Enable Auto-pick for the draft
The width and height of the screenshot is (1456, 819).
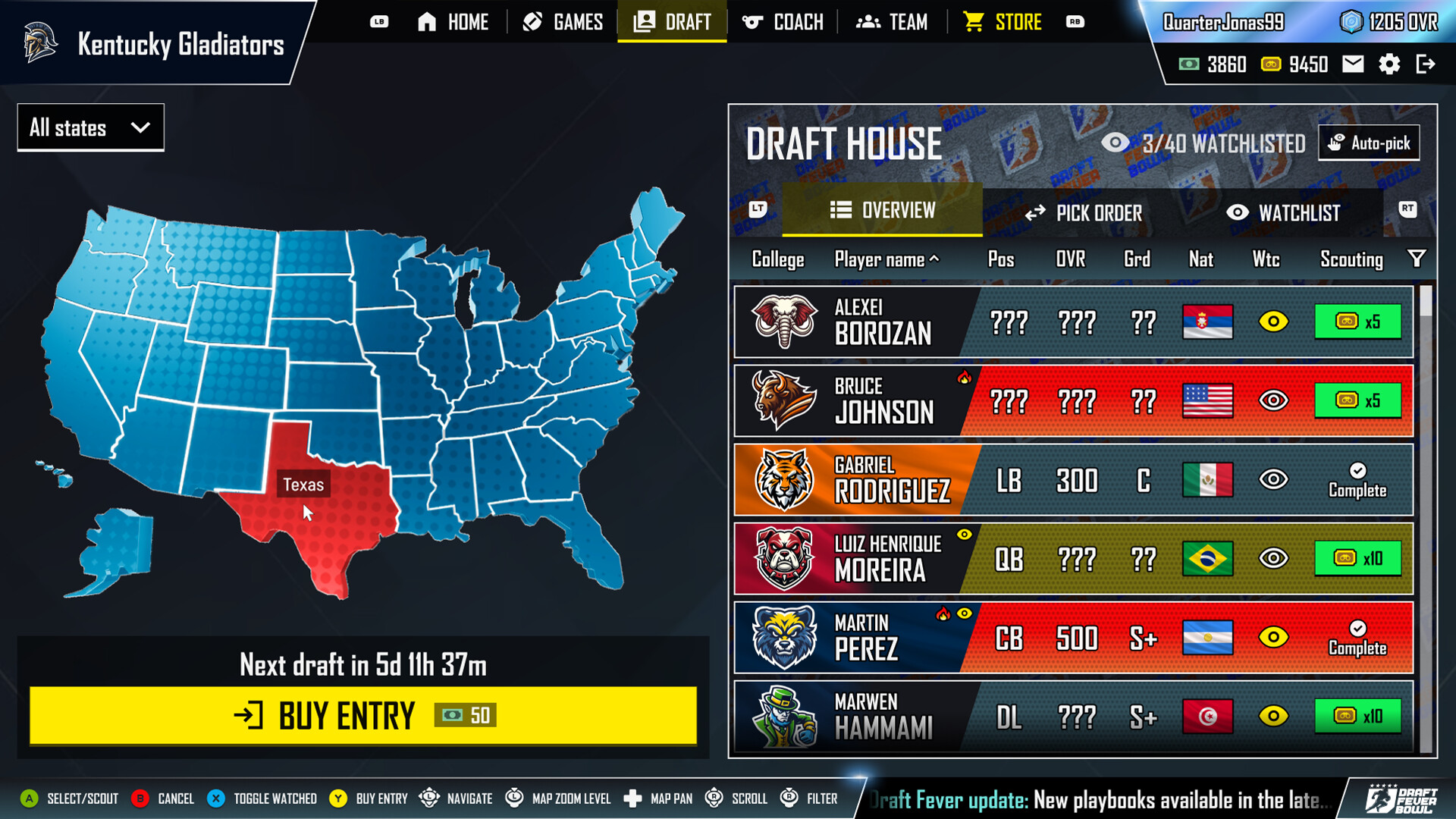1368,142
